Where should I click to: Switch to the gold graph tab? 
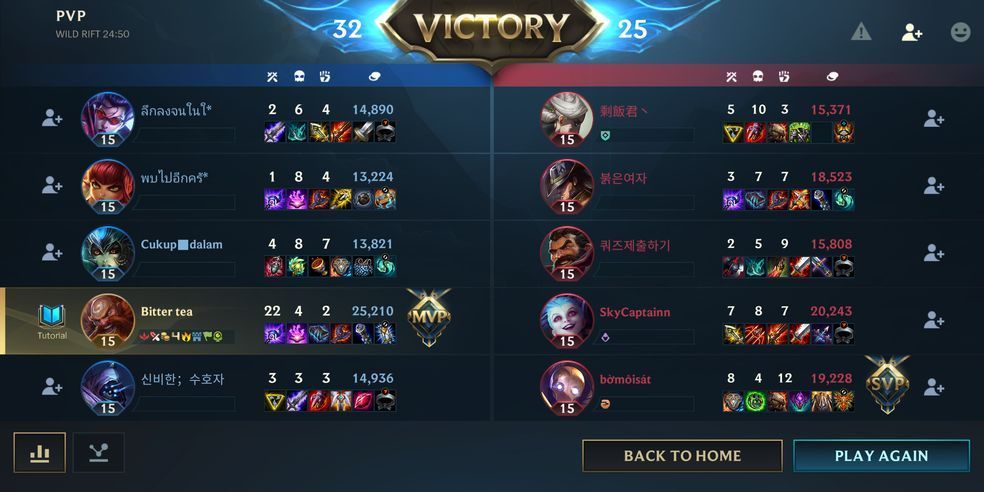[x=98, y=453]
